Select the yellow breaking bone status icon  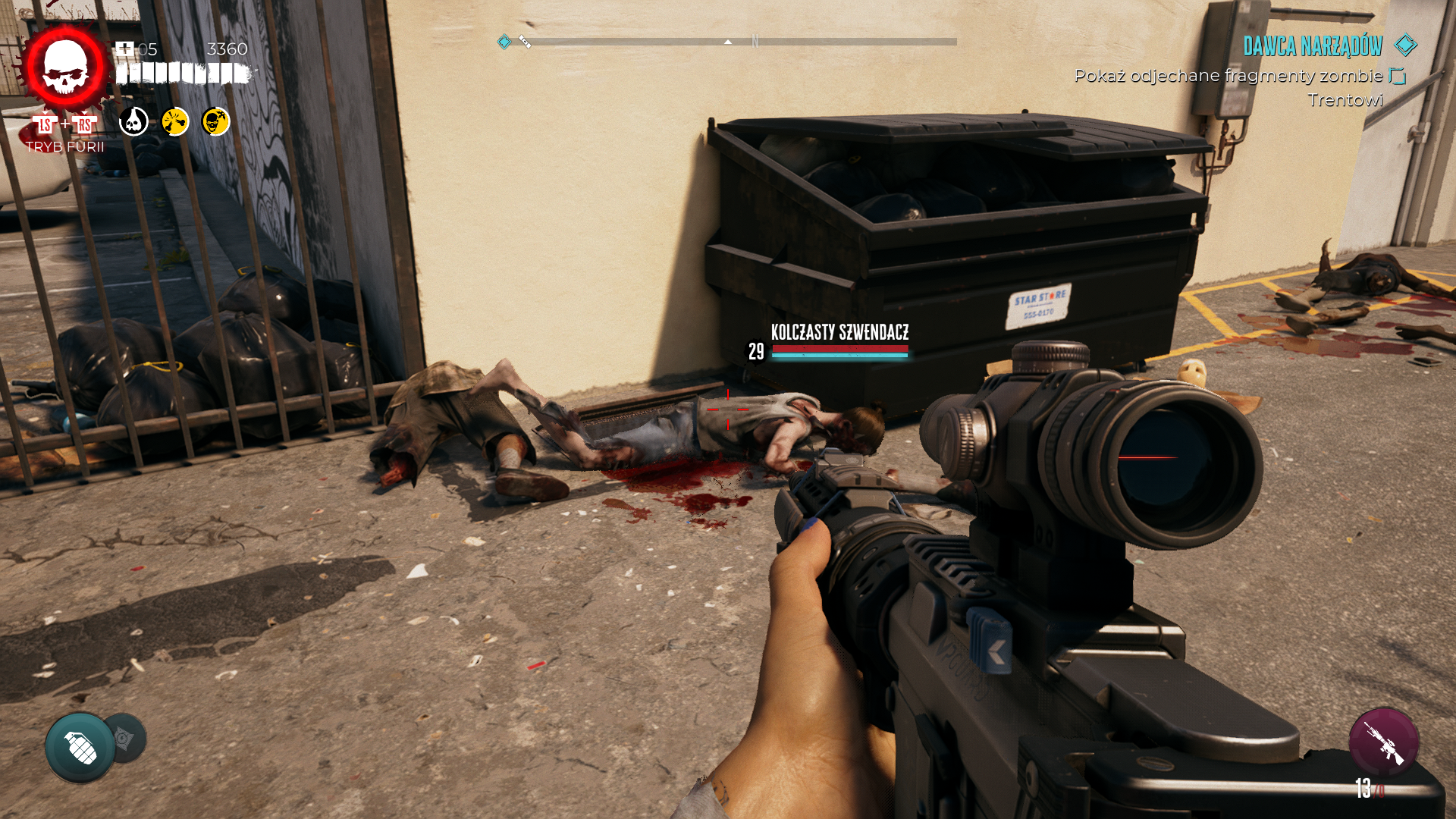click(x=175, y=121)
